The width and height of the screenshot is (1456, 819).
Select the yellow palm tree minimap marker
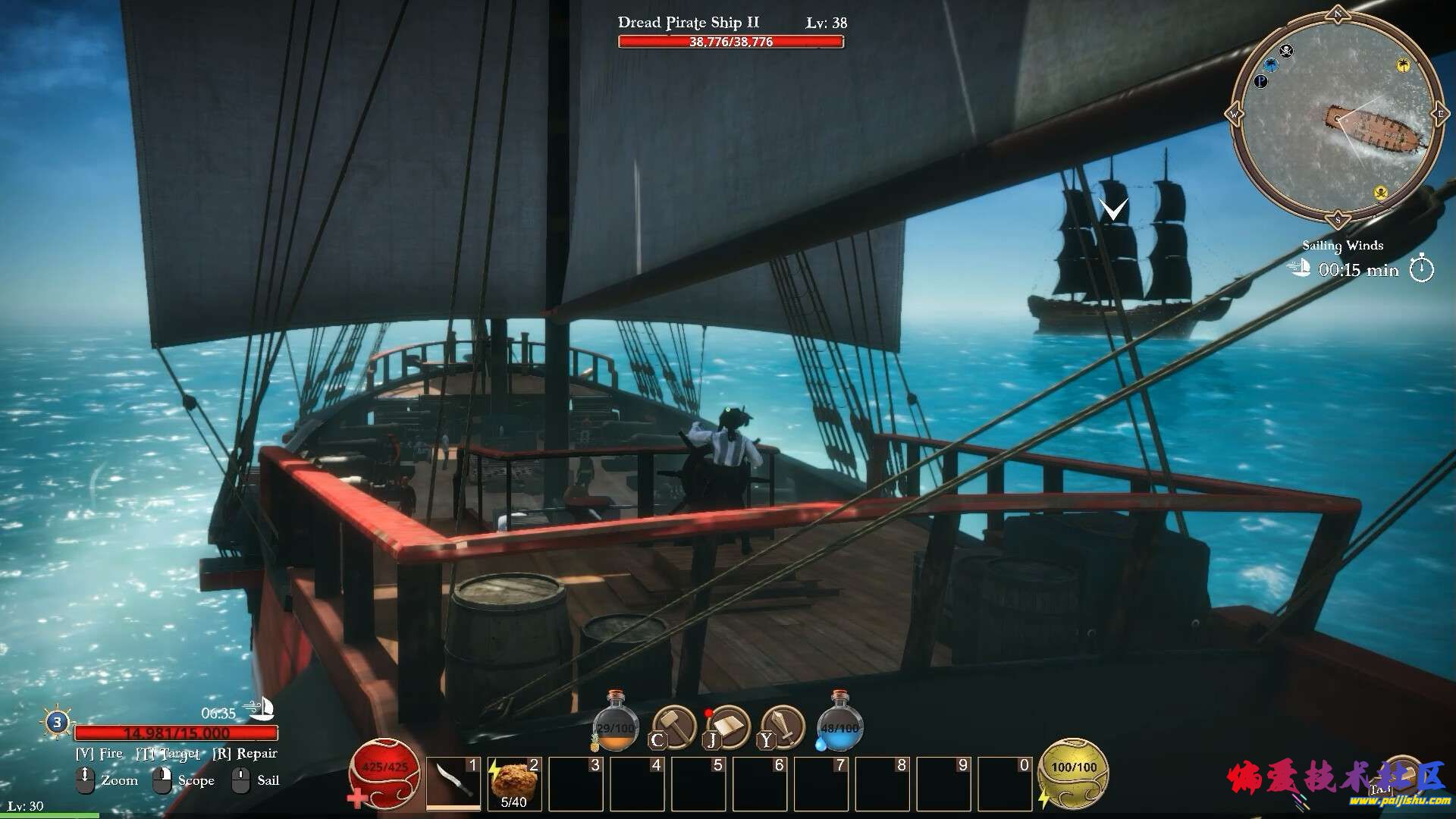coord(1403,66)
